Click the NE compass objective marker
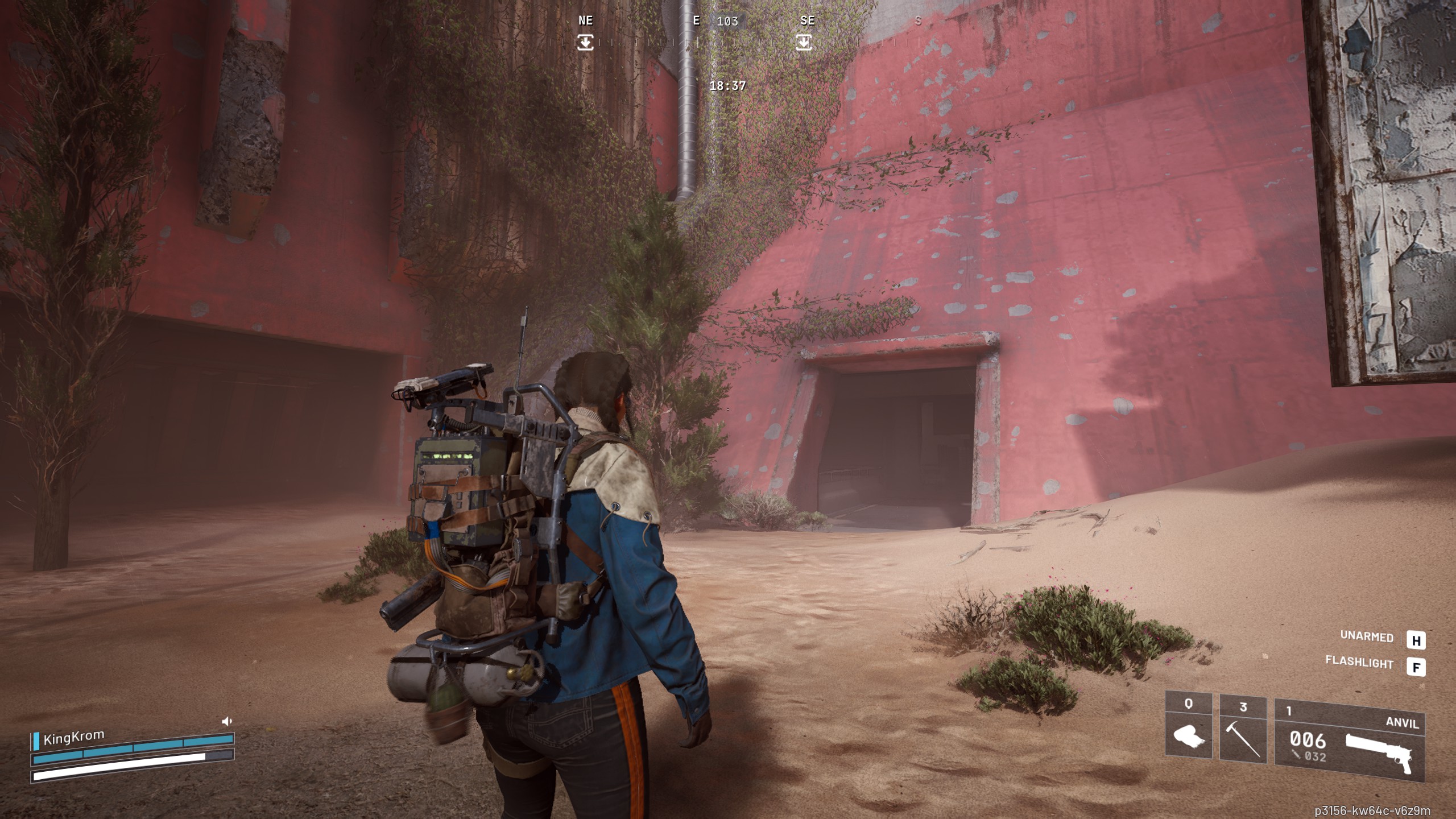The image size is (1456, 819). pos(585,42)
